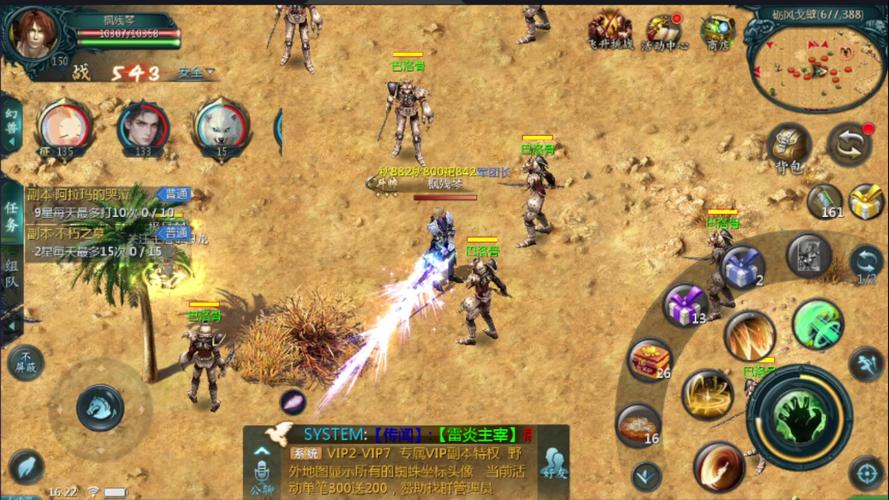Open the yellow gift box icon
This screenshot has height=500, width=889.
(867, 201)
